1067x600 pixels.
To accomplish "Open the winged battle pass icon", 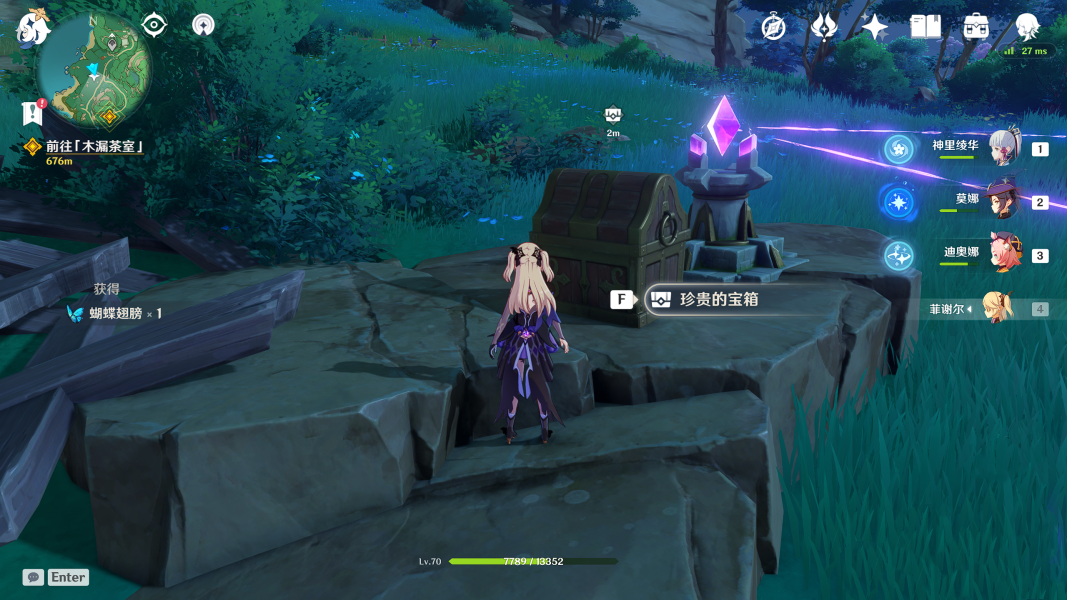I will tap(824, 28).
